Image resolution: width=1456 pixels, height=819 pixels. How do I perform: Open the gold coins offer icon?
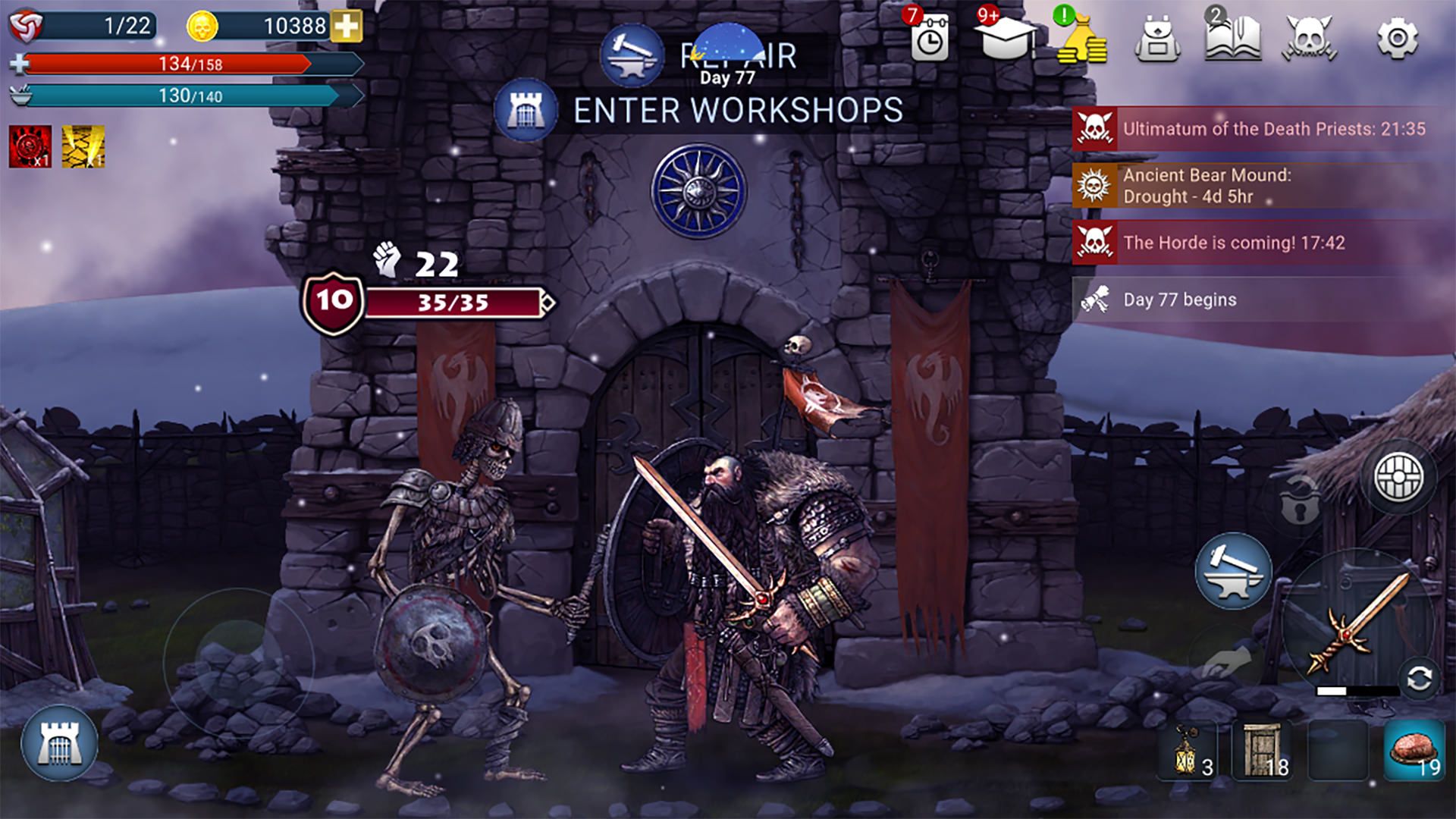click(1082, 39)
